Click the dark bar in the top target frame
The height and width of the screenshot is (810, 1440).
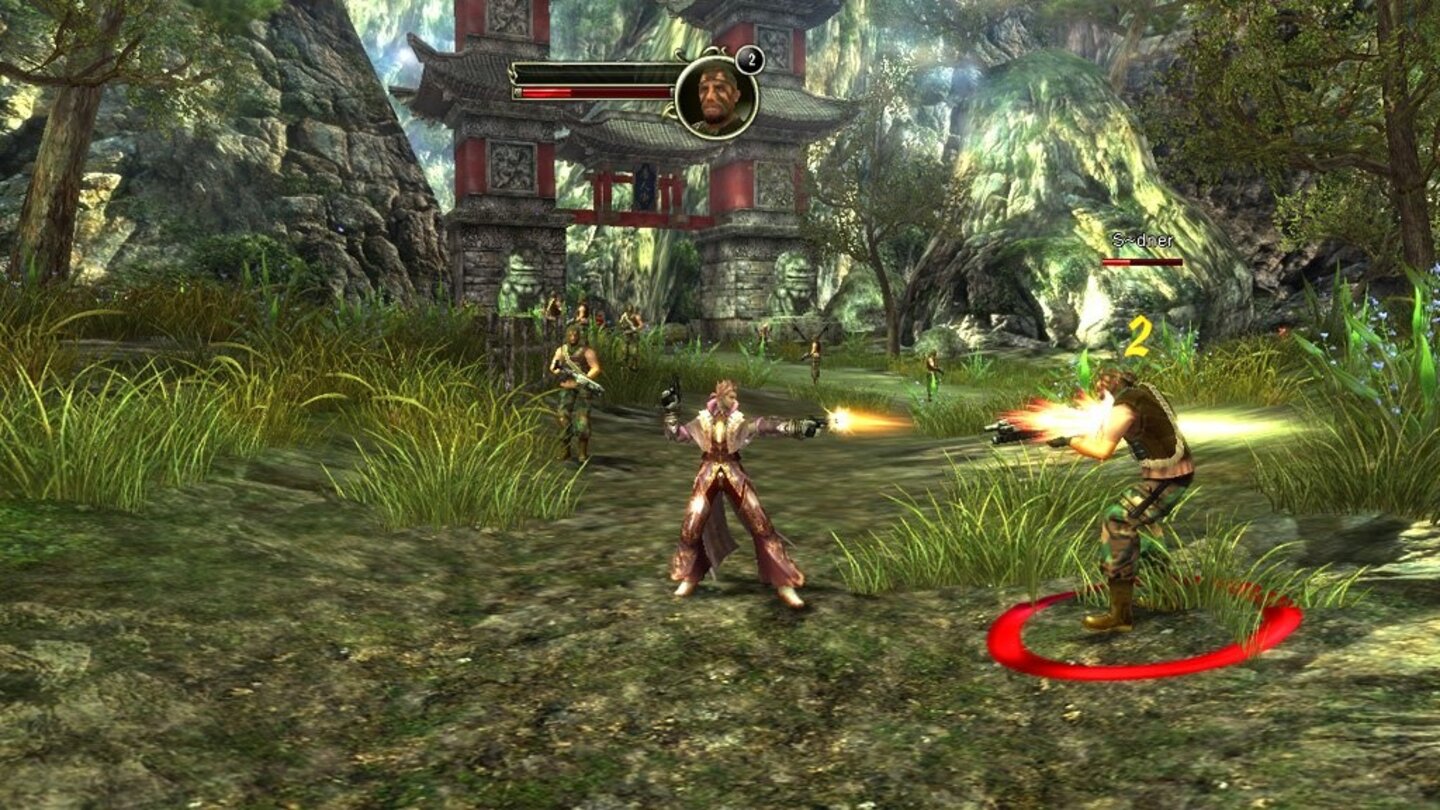(590, 70)
